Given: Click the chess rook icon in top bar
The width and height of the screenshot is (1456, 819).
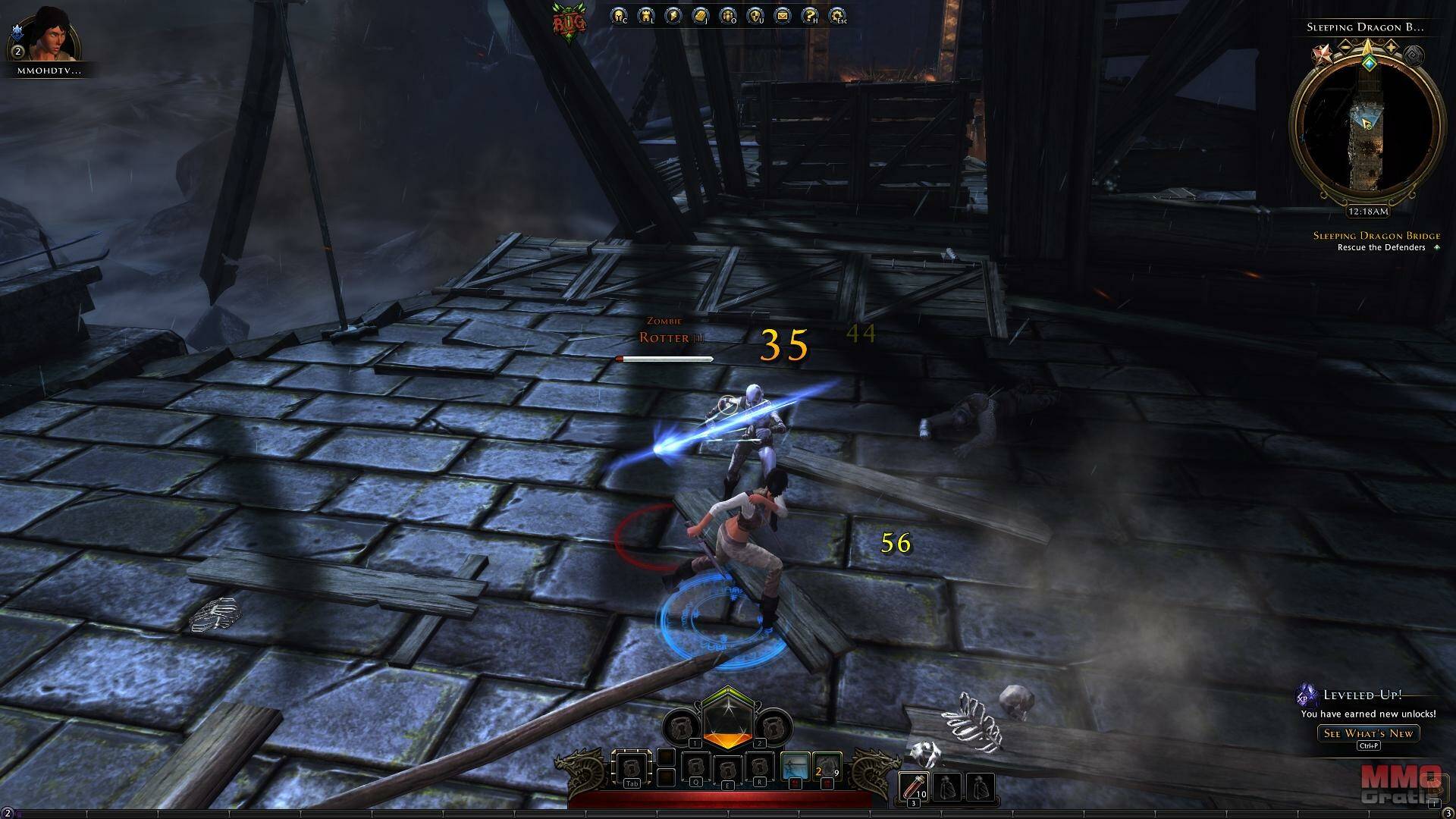Looking at the screenshot, I should (646, 15).
